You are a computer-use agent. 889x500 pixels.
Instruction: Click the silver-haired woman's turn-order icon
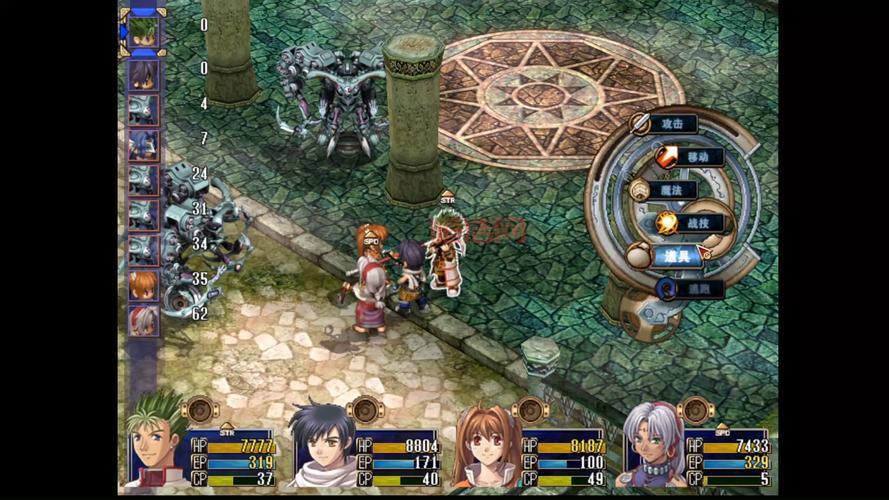(x=143, y=320)
